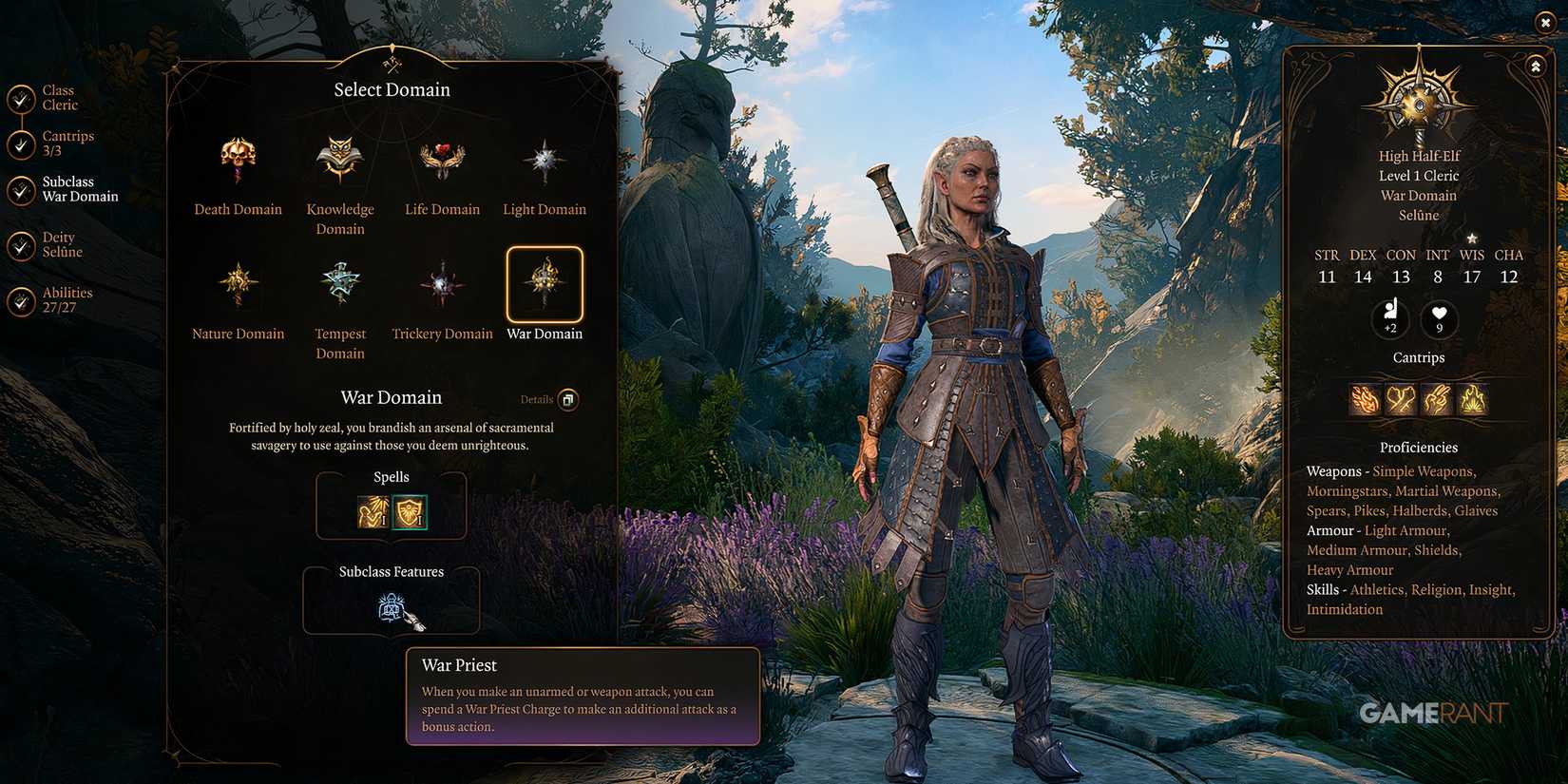Image resolution: width=1568 pixels, height=784 pixels.
Task: Choose the Life Domain
Action: pyautogui.click(x=441, y=159)
